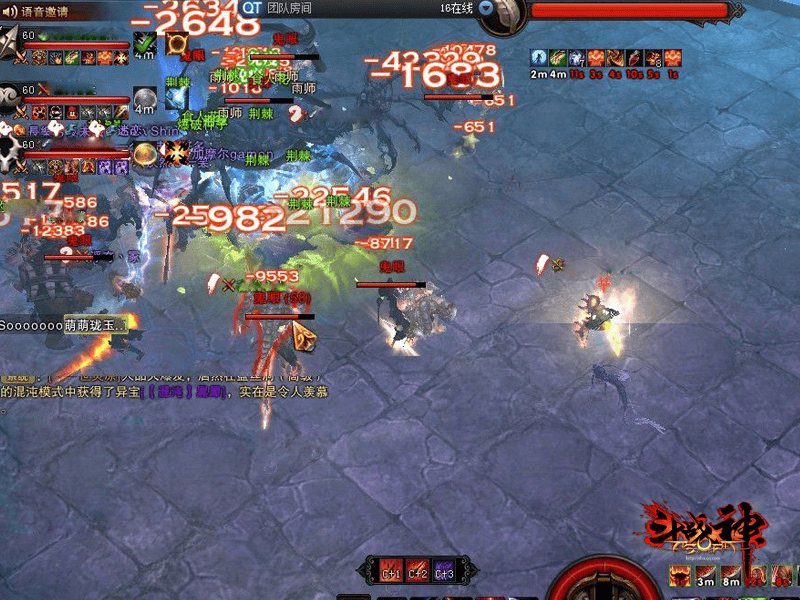Click the 10s red potion status icon
This screenshot has height=600, width=800.
(x=635, y=59)
